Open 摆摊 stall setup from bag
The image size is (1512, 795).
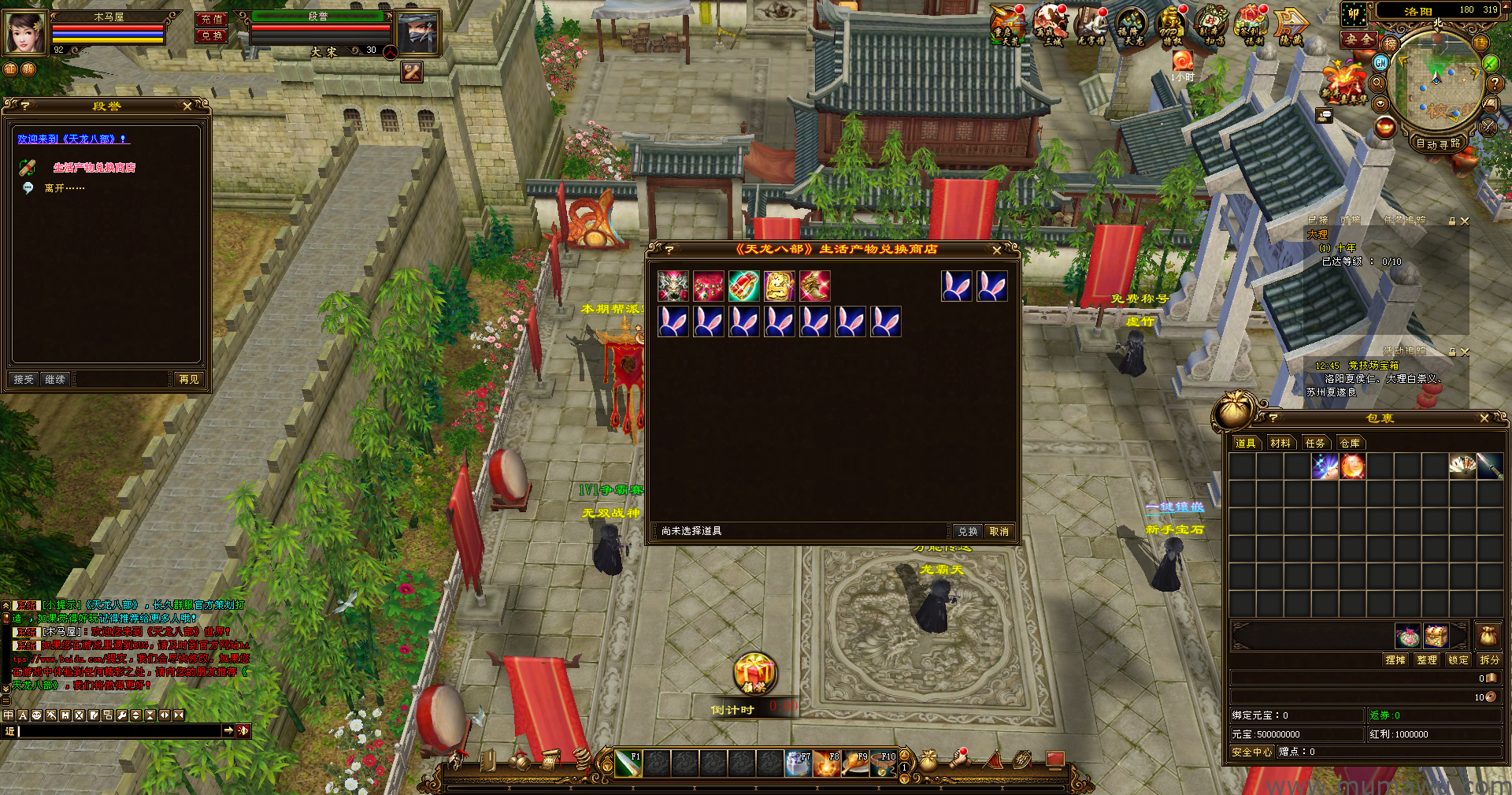(x=1395, y=660)
